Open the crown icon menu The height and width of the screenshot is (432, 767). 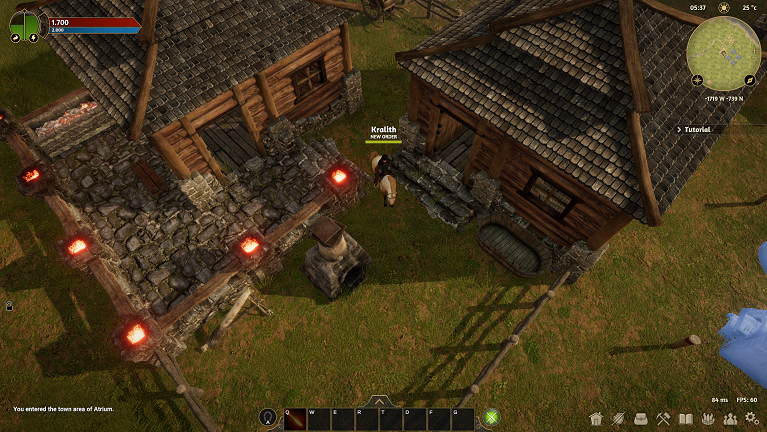coord(707,418)
